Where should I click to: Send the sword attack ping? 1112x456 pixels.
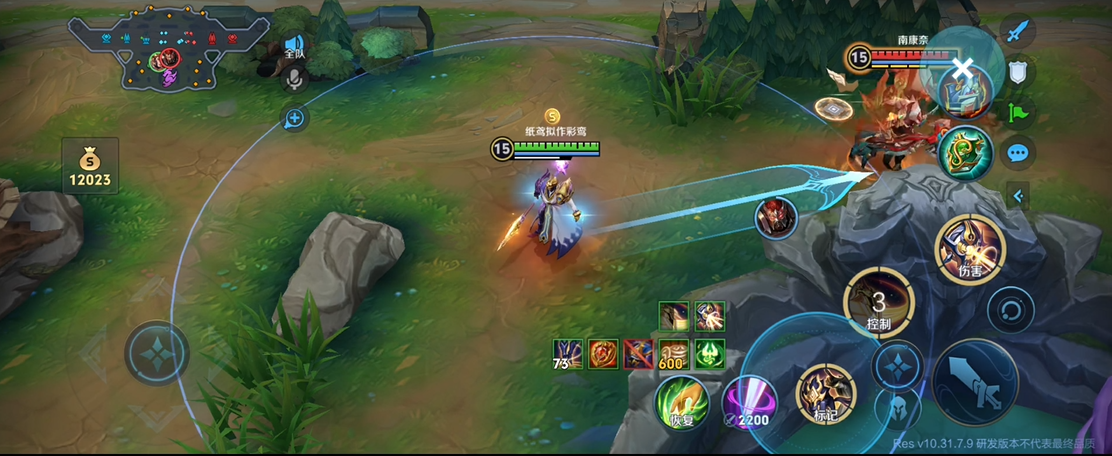tap(1017, 31)
